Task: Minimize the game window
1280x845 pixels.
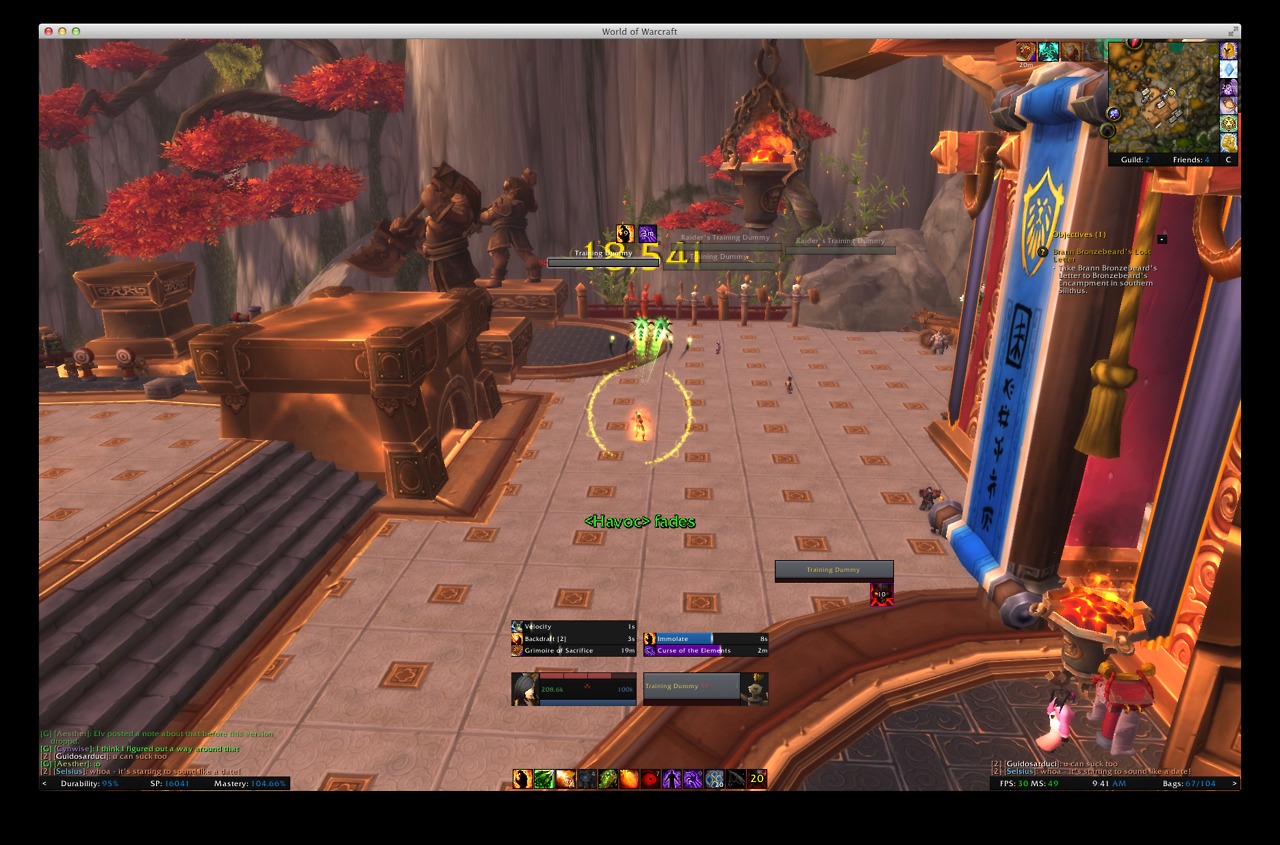Action: click(62, 32)
